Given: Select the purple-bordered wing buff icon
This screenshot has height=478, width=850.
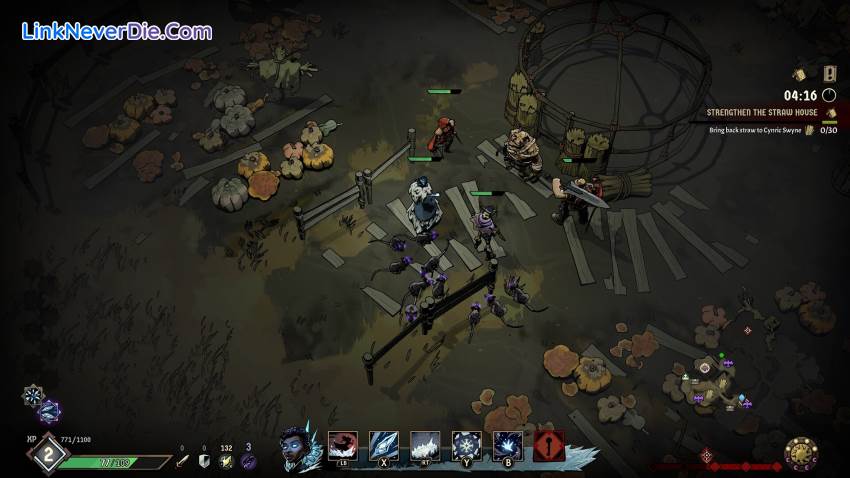Looking at the screenshot, I should (48, 410).
